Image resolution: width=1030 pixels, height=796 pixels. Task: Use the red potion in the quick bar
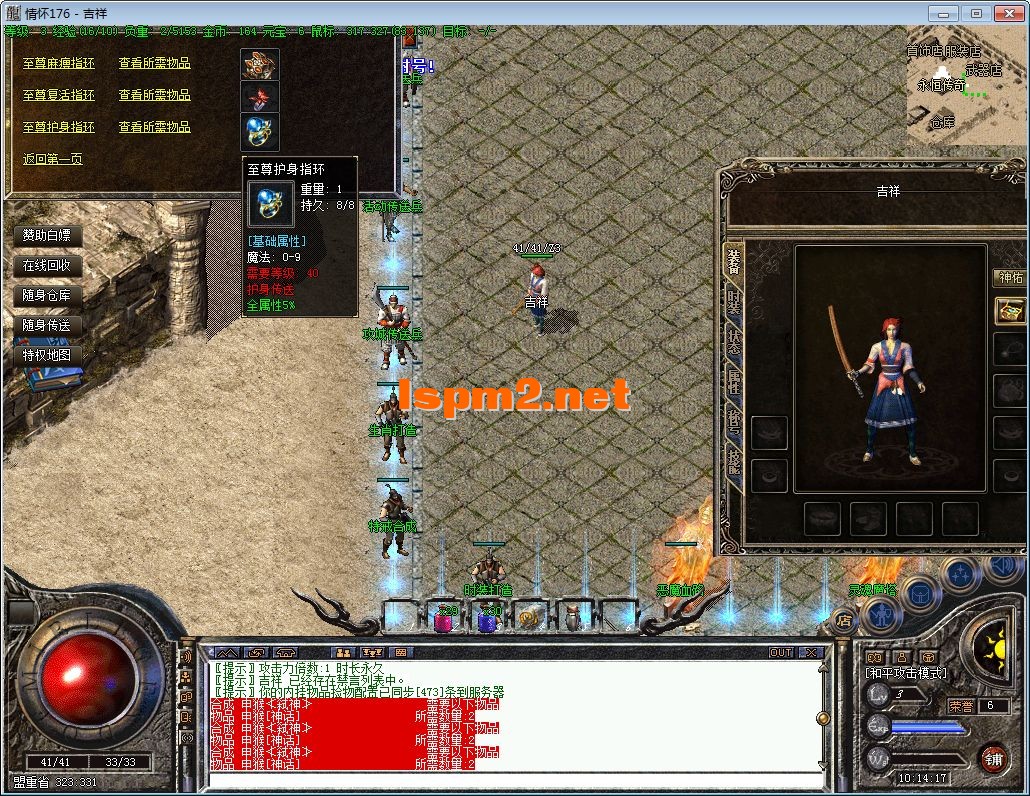pos(443,620)
